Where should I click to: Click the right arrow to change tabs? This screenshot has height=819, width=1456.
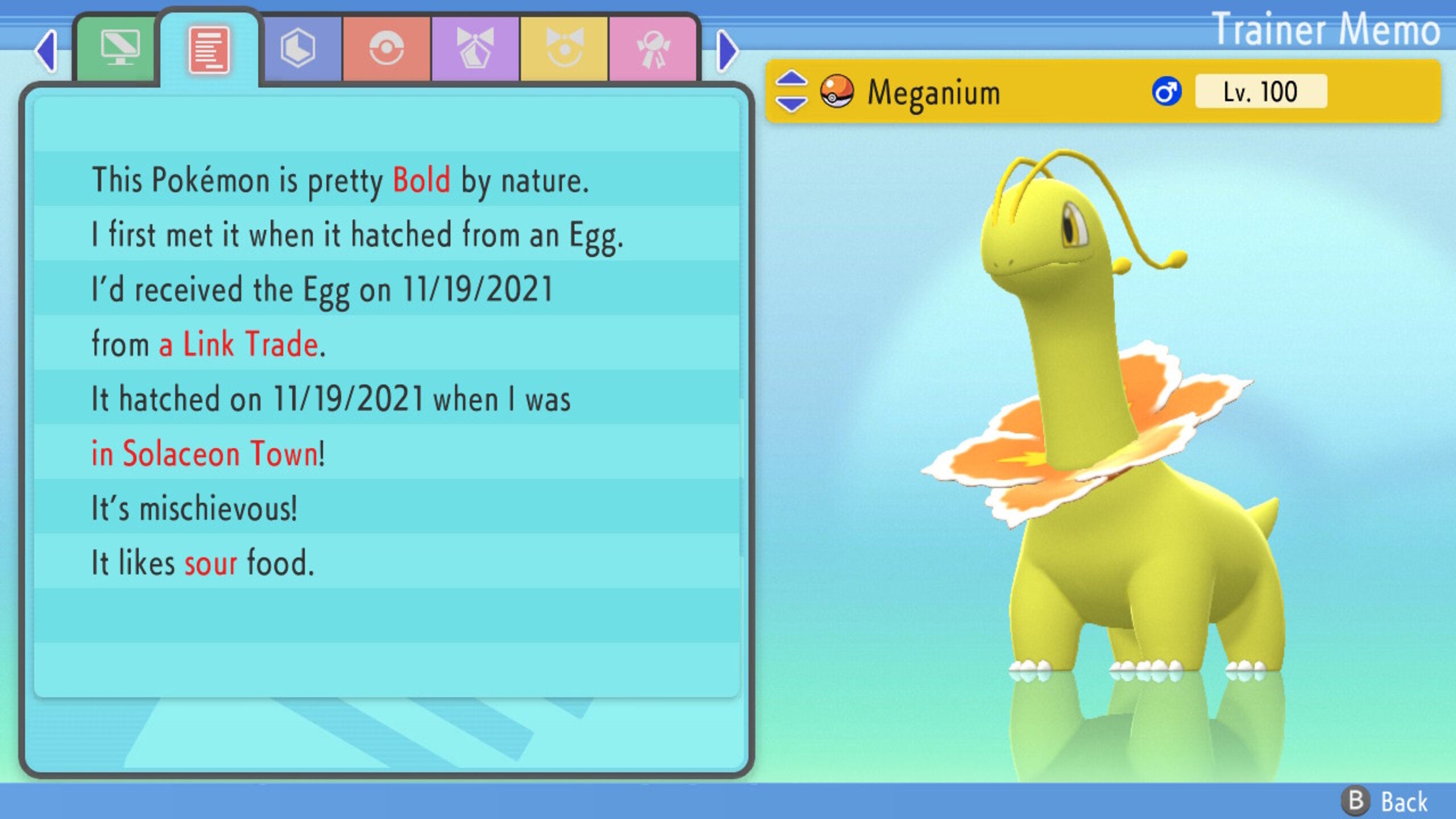pyautogui.click(x=727, y=50)
